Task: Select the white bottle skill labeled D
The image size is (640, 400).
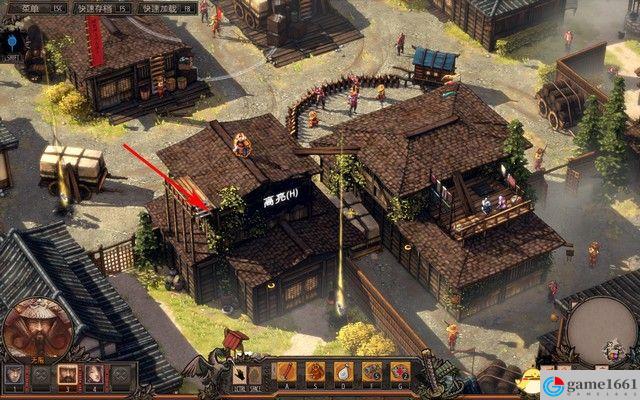Action: click(344, 372)
